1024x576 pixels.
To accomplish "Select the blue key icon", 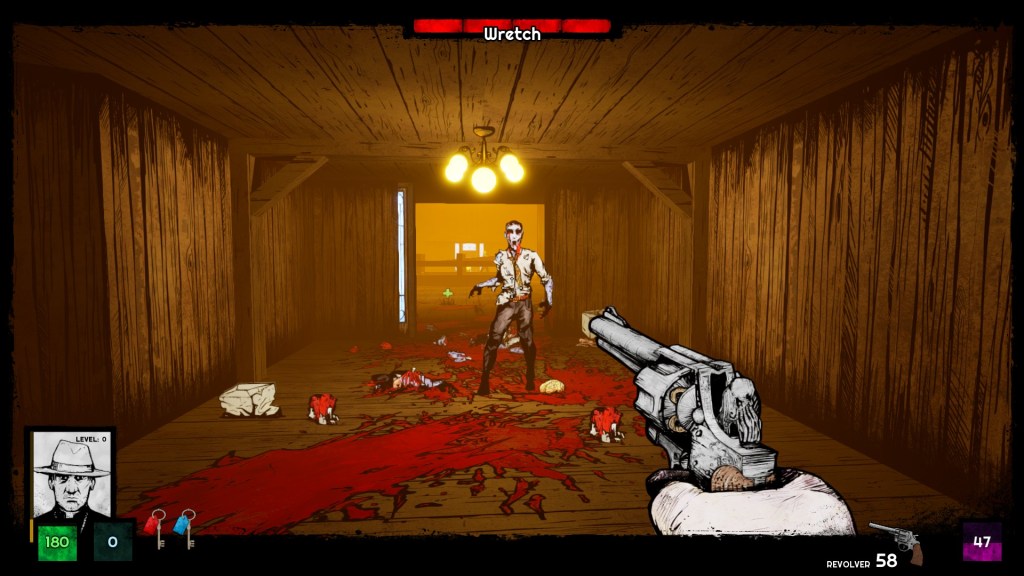I will click(184, 527).
